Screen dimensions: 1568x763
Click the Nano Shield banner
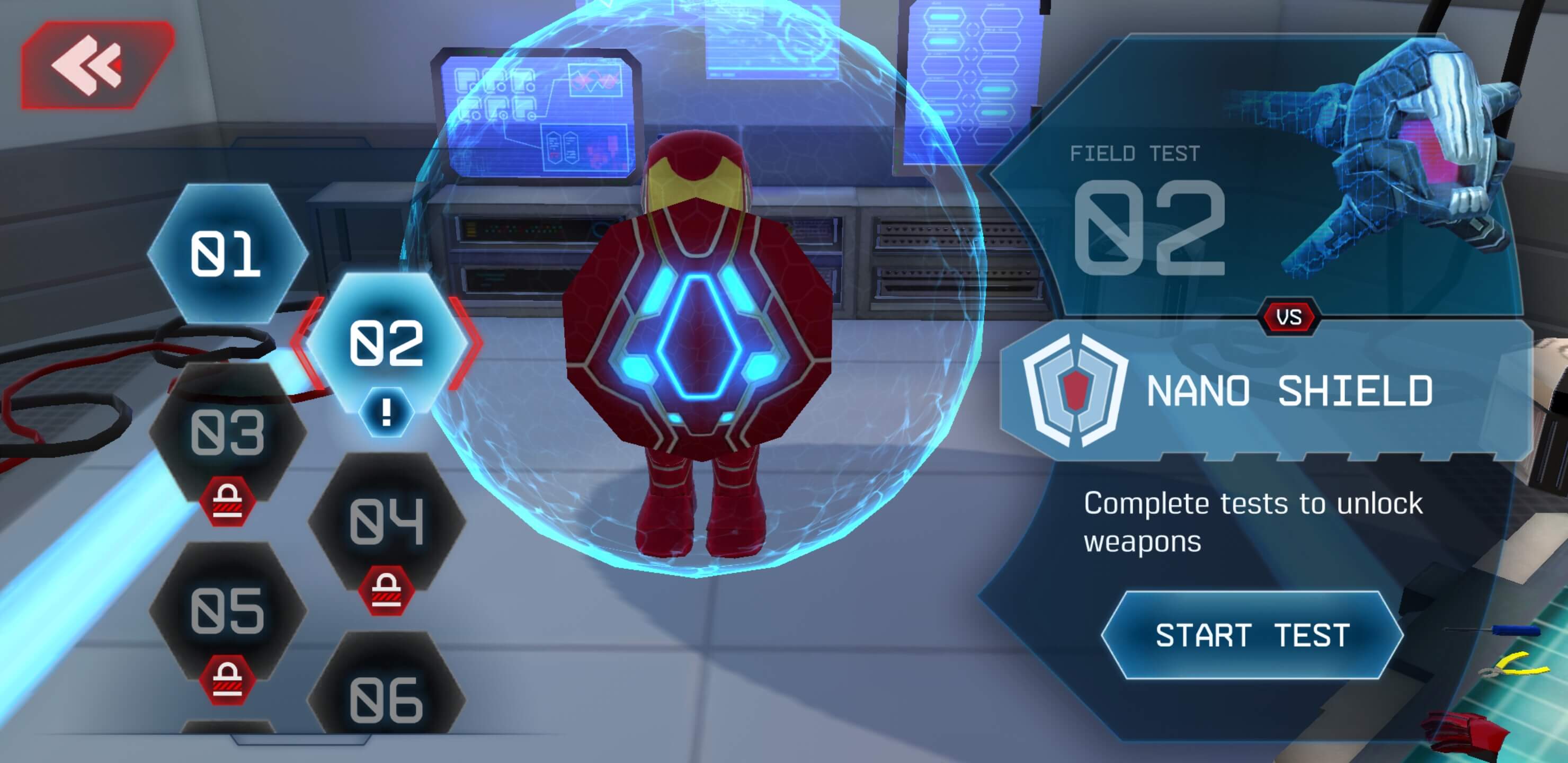tap(1266, 391)
